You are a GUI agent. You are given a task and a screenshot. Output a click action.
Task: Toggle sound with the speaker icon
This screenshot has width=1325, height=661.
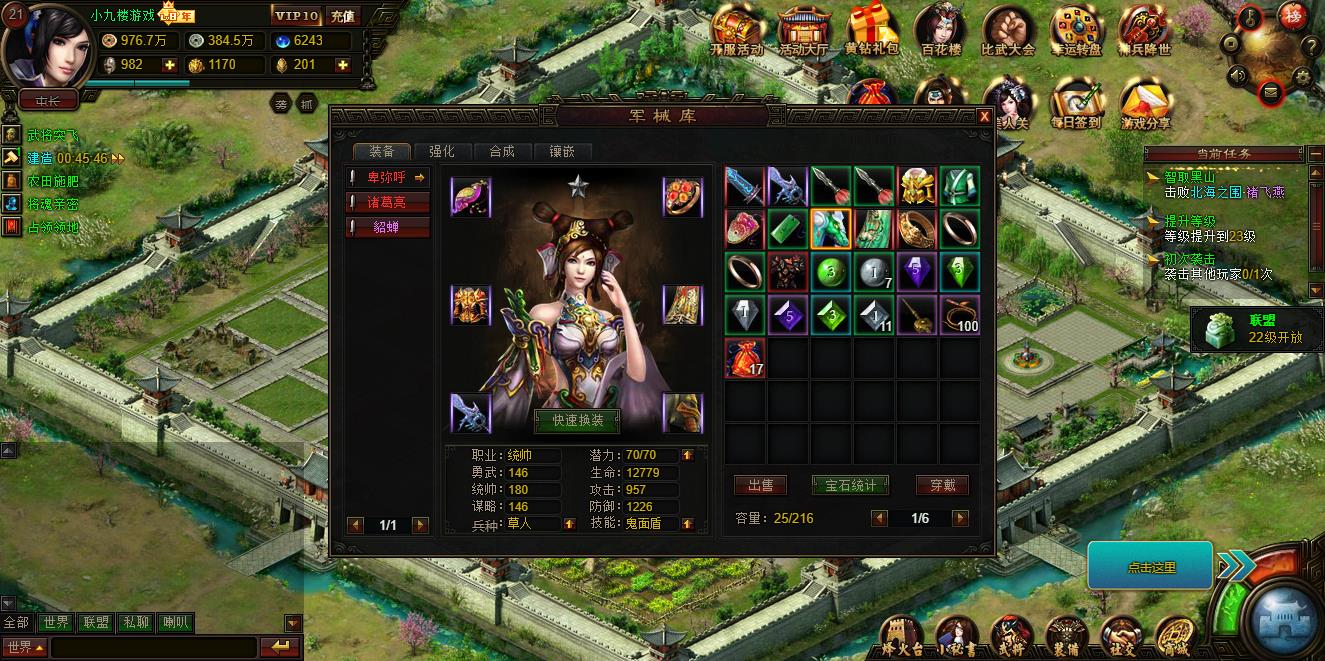1239,75
